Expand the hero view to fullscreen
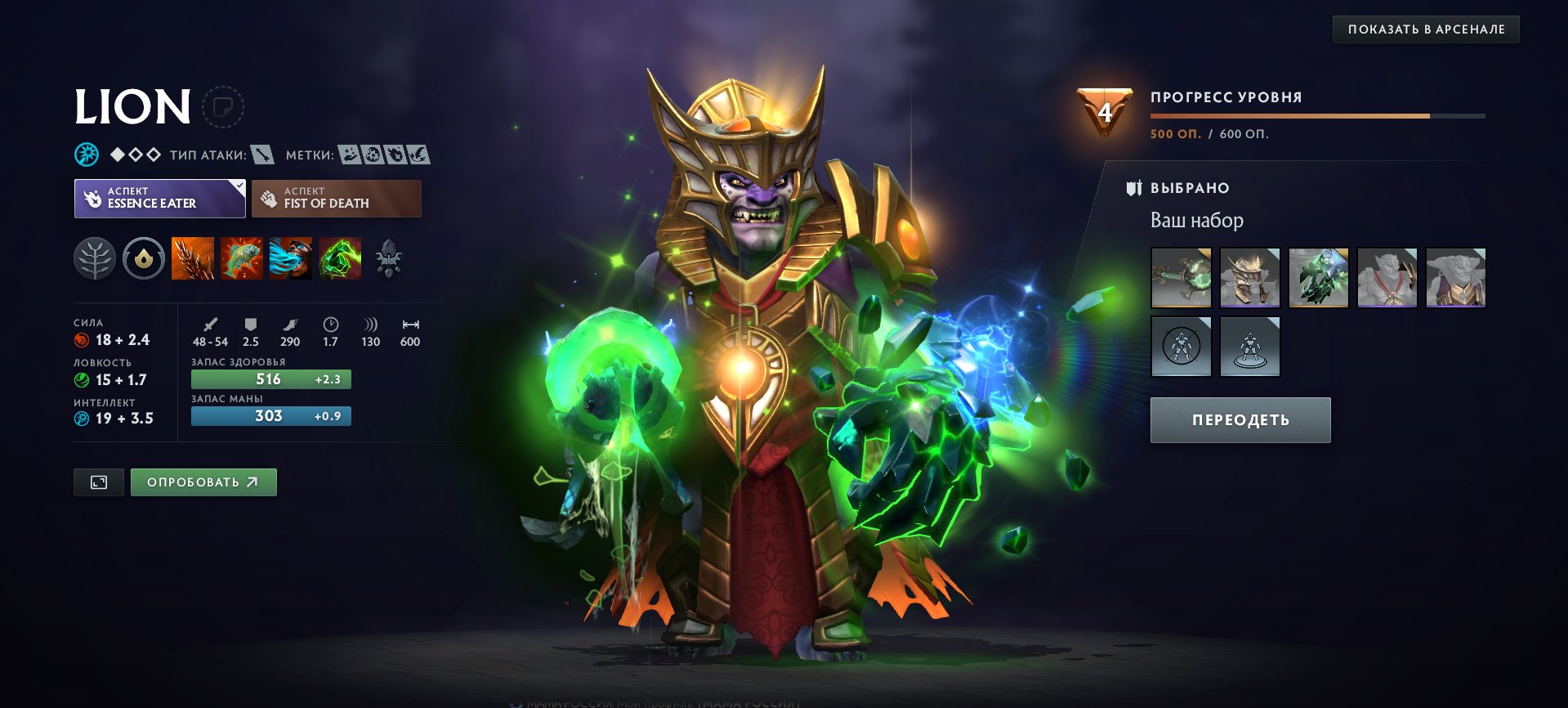The height and width of the screenshot is (708, 1568). (98, 482)
